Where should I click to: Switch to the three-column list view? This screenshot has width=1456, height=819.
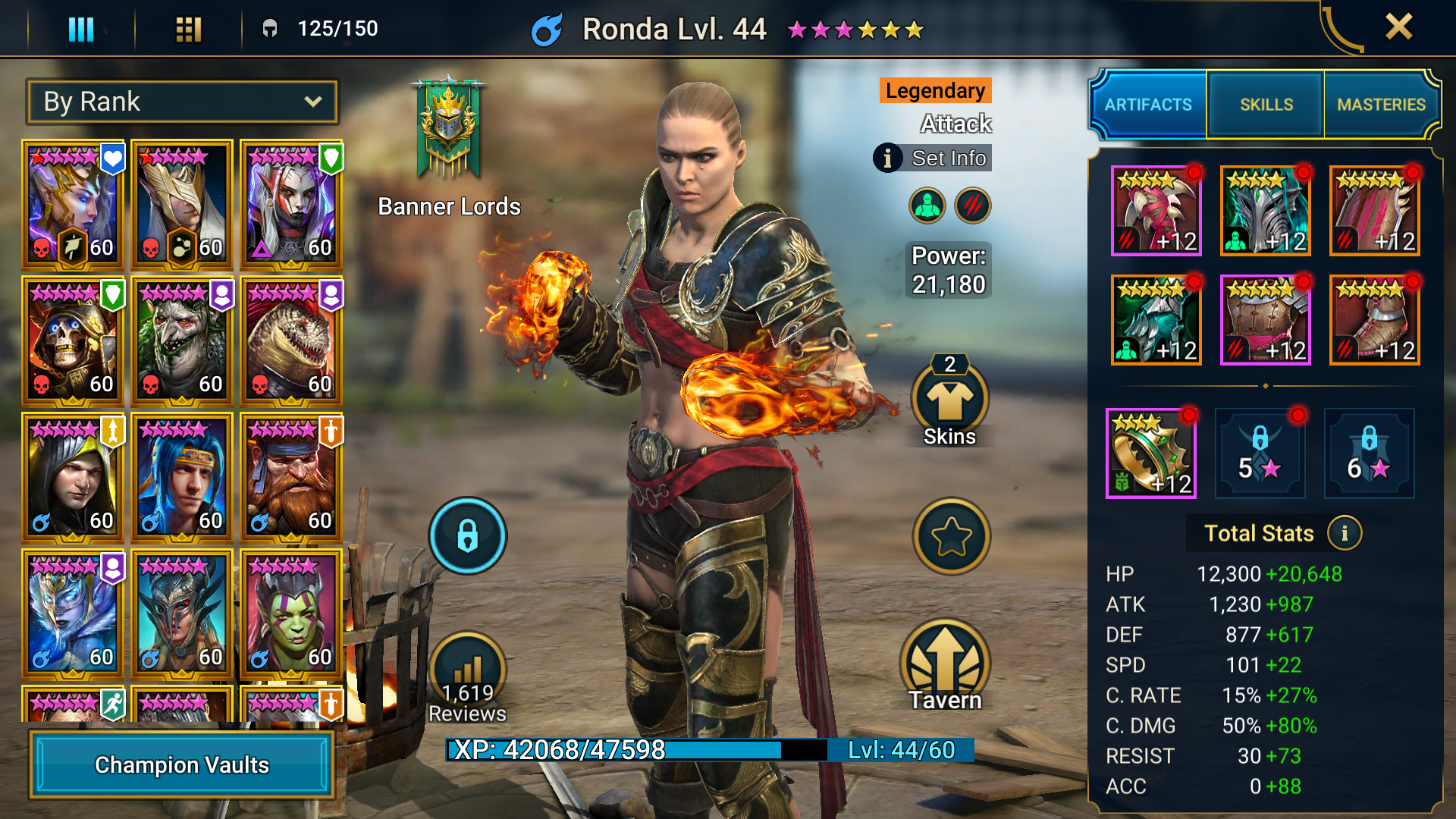point(81,30)
